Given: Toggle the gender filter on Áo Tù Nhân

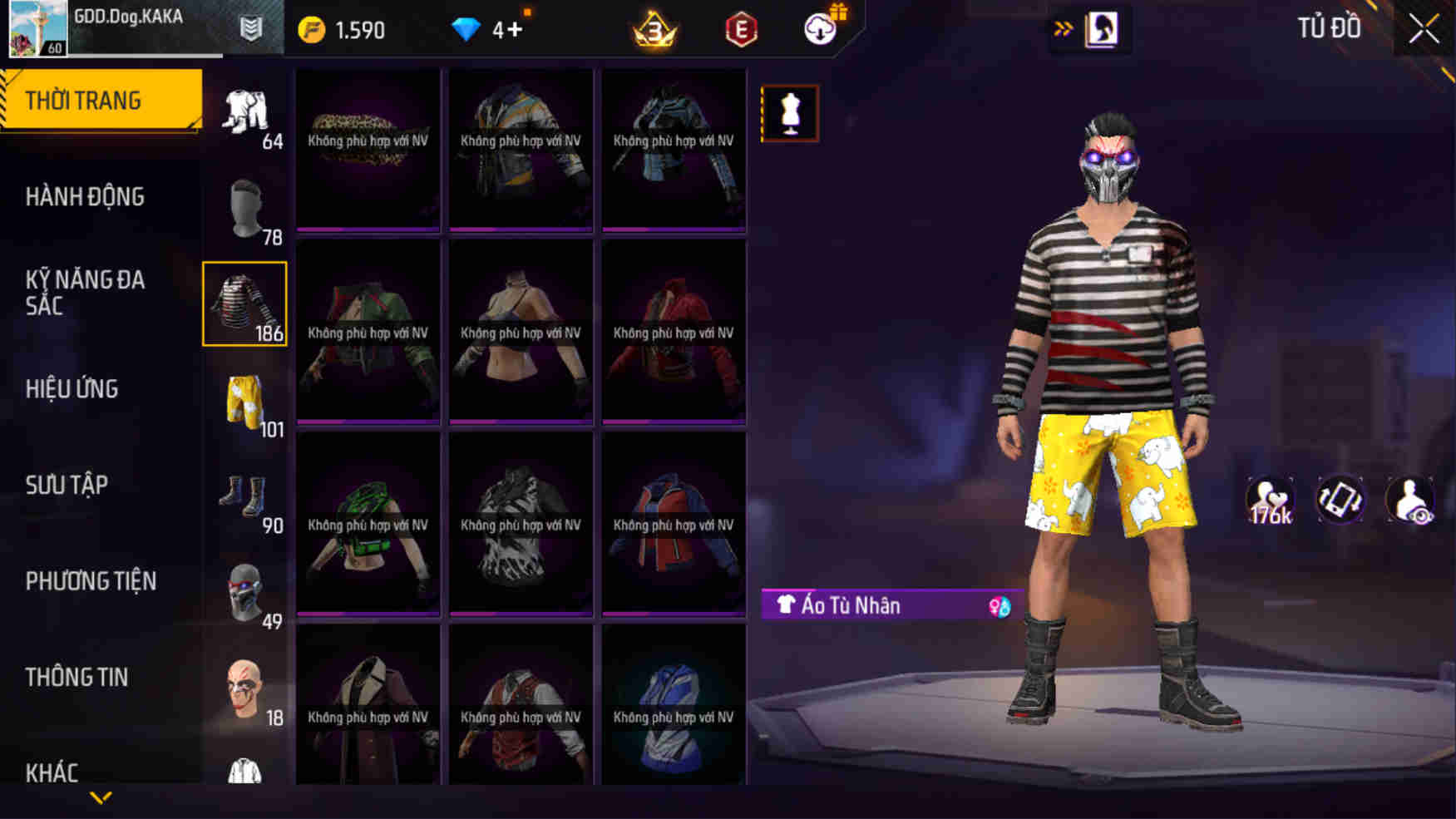Looking at the screenshot, I should click(x=998, y=605).
